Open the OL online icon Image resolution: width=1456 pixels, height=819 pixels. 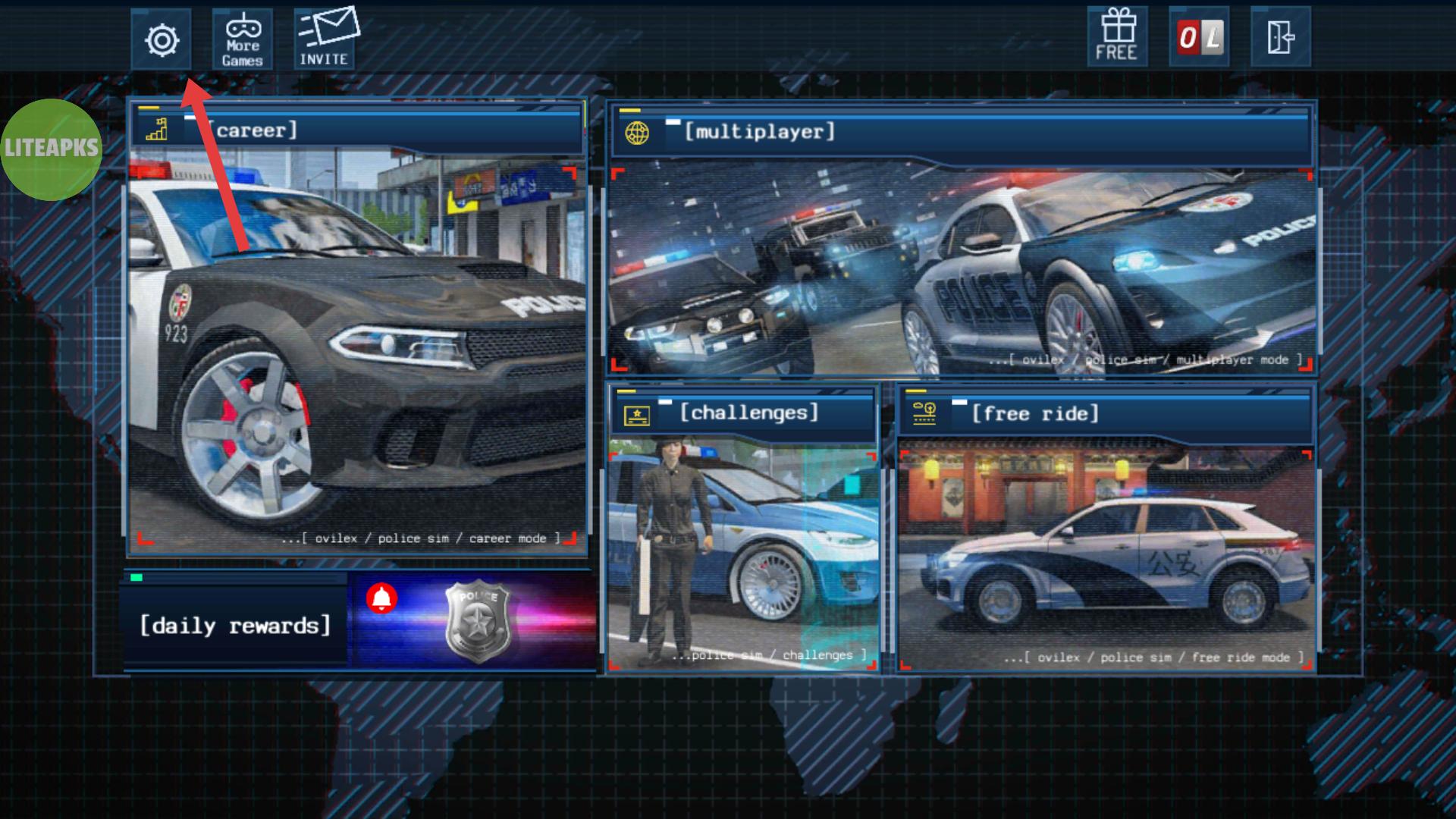pyautogui.click(x=1199, y=37)
